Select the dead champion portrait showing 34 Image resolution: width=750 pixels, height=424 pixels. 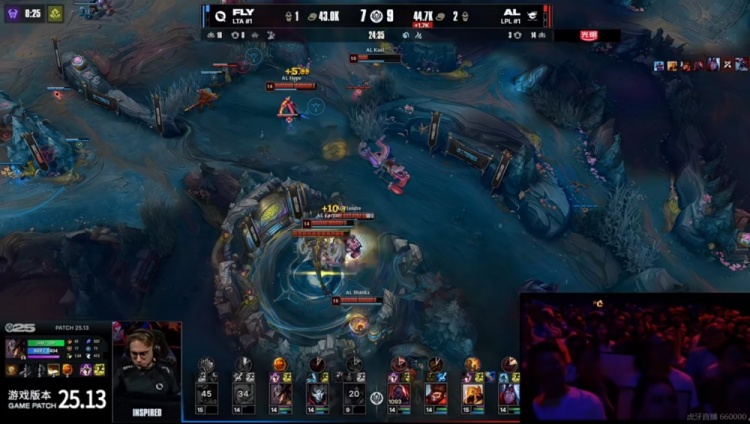pos(243,392)
